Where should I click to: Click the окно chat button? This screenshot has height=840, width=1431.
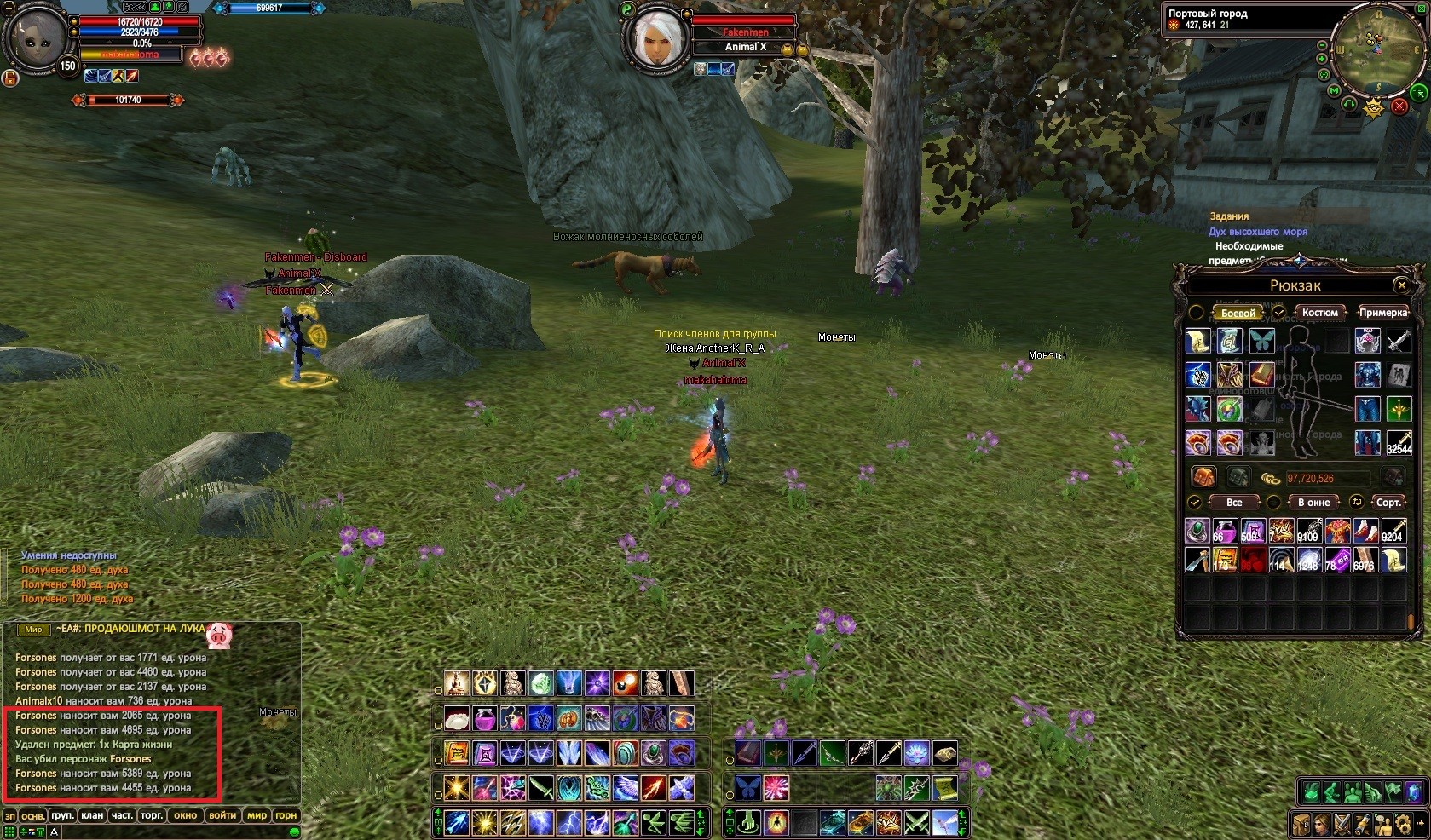185,815
